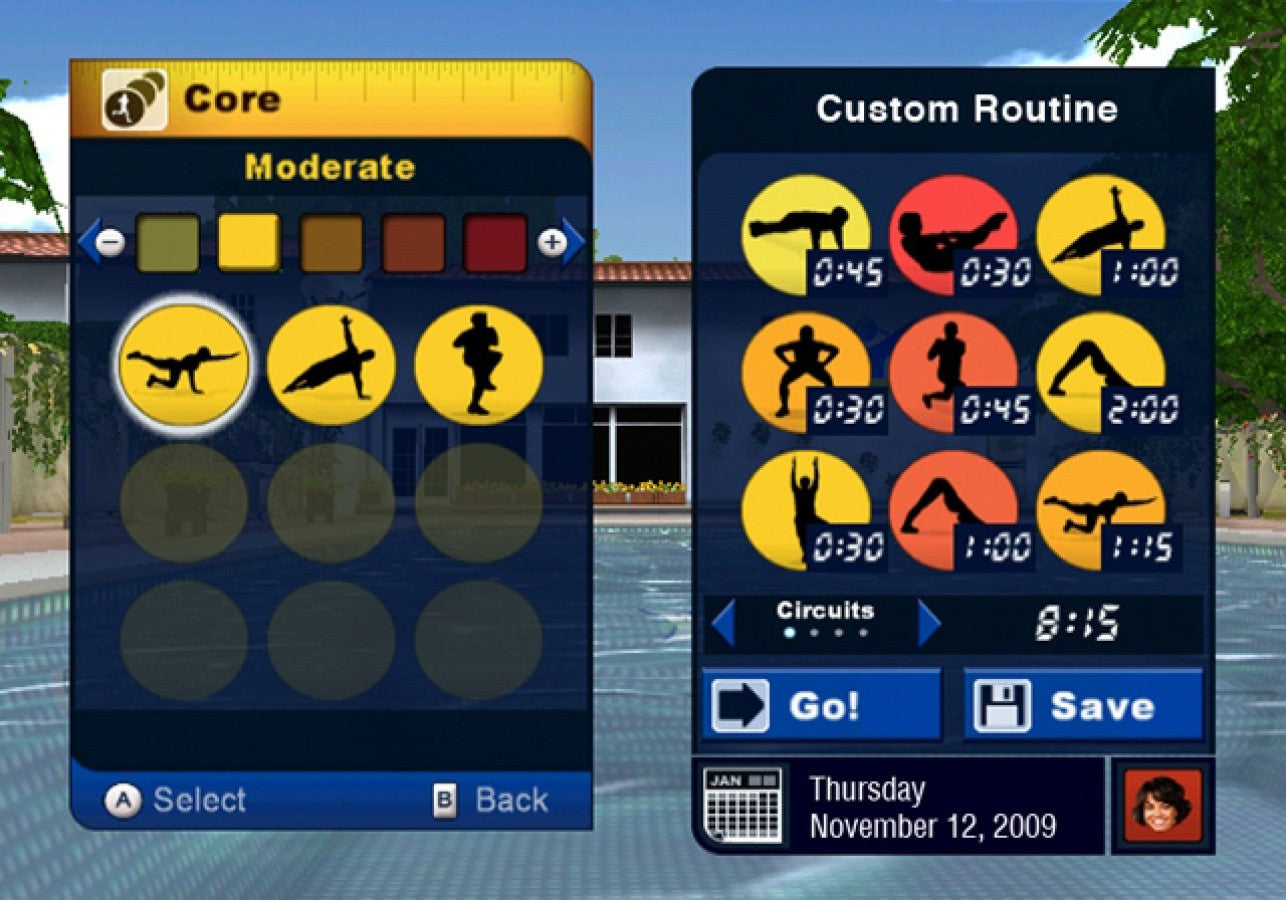The width and height of the screenshot is (1286, 900).
Task: Click the B Back prompt
Action: pos(495,798)
